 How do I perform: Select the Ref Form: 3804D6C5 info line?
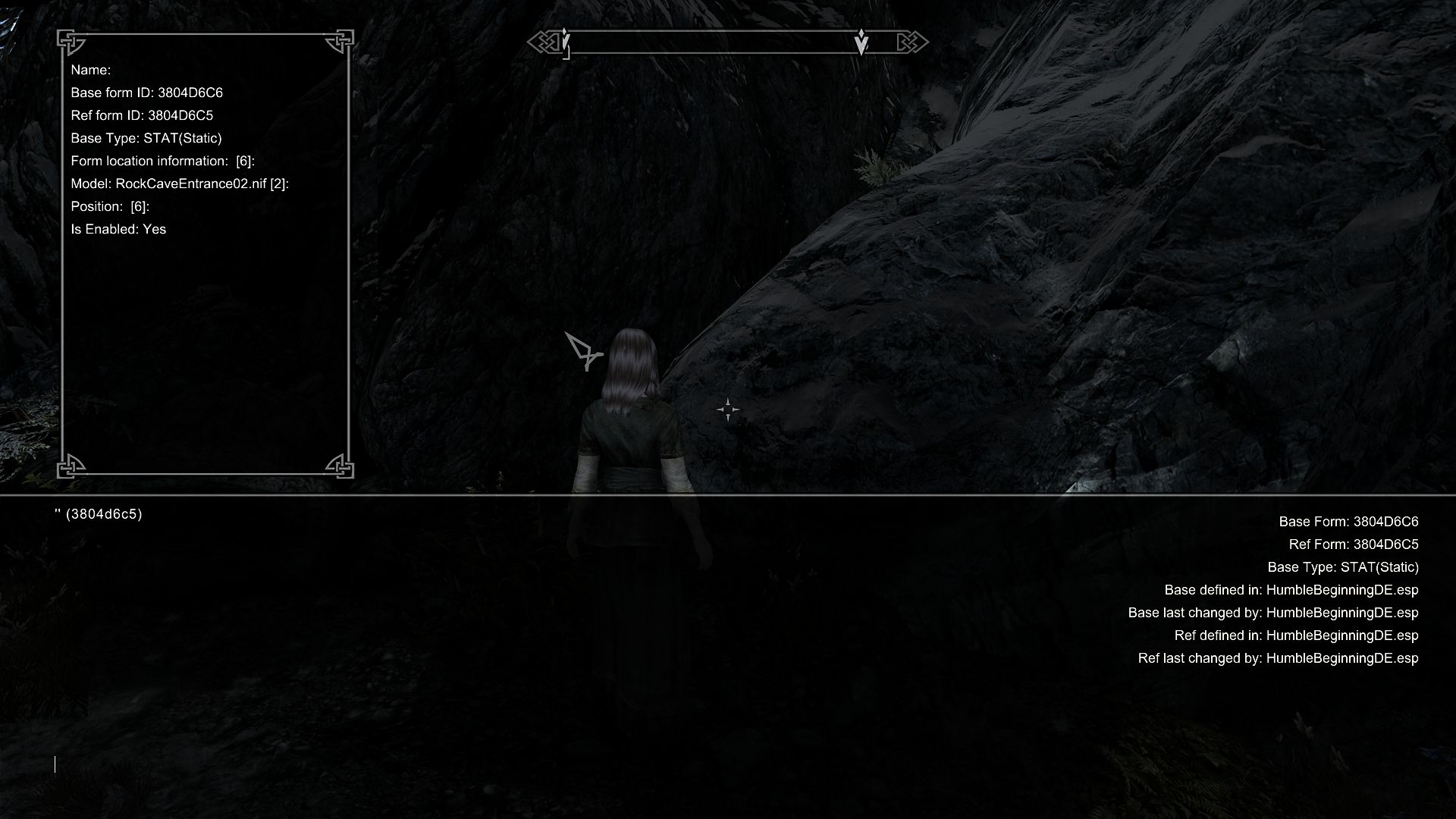pyautogui.click(x=1353, y=544)
